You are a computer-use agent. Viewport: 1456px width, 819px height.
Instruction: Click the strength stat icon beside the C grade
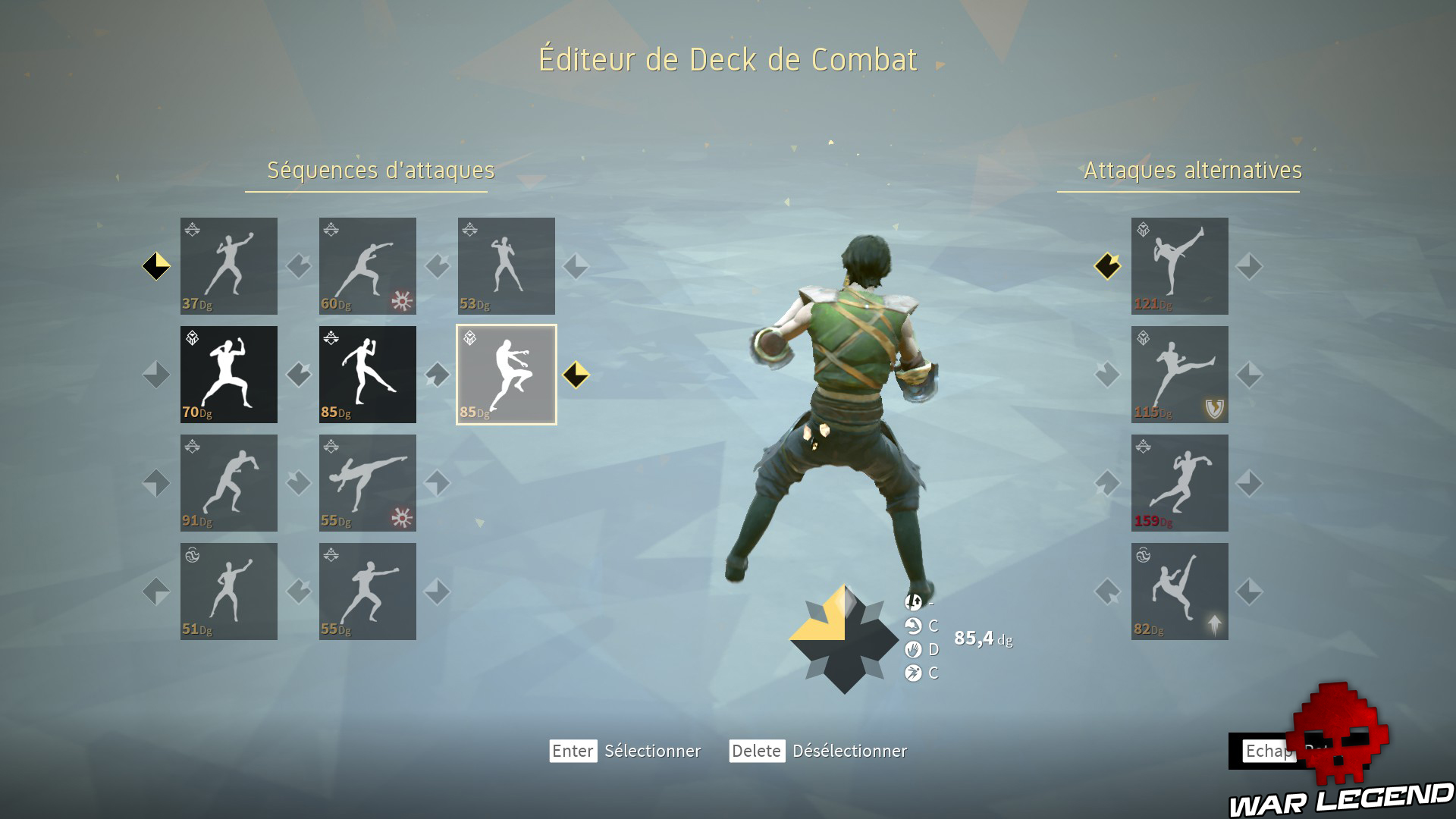coord(912,627)
